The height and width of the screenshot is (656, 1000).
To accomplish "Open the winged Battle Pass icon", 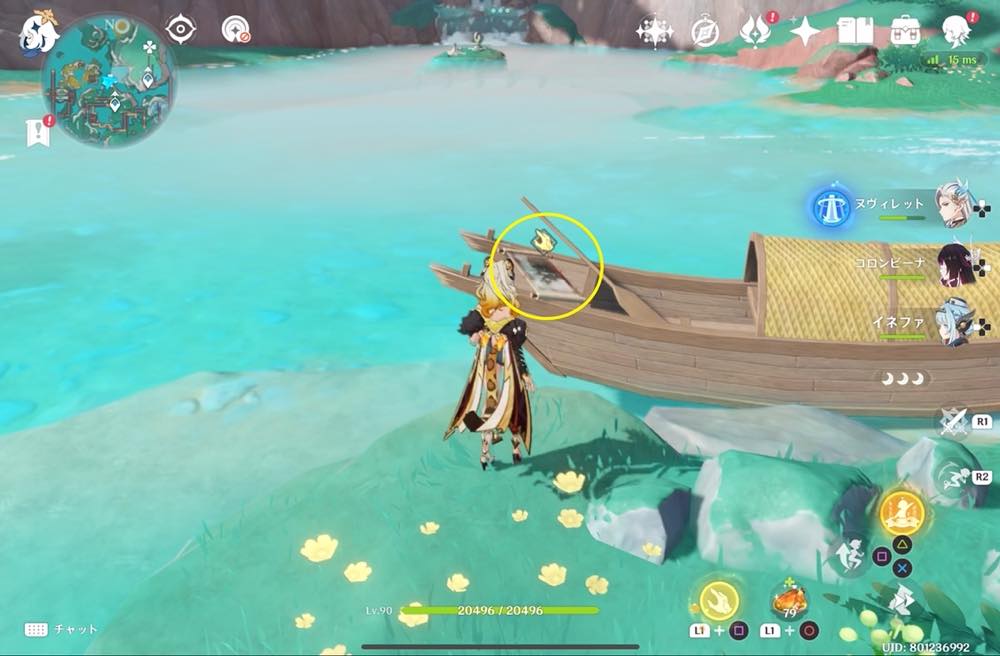I will 755,32.
